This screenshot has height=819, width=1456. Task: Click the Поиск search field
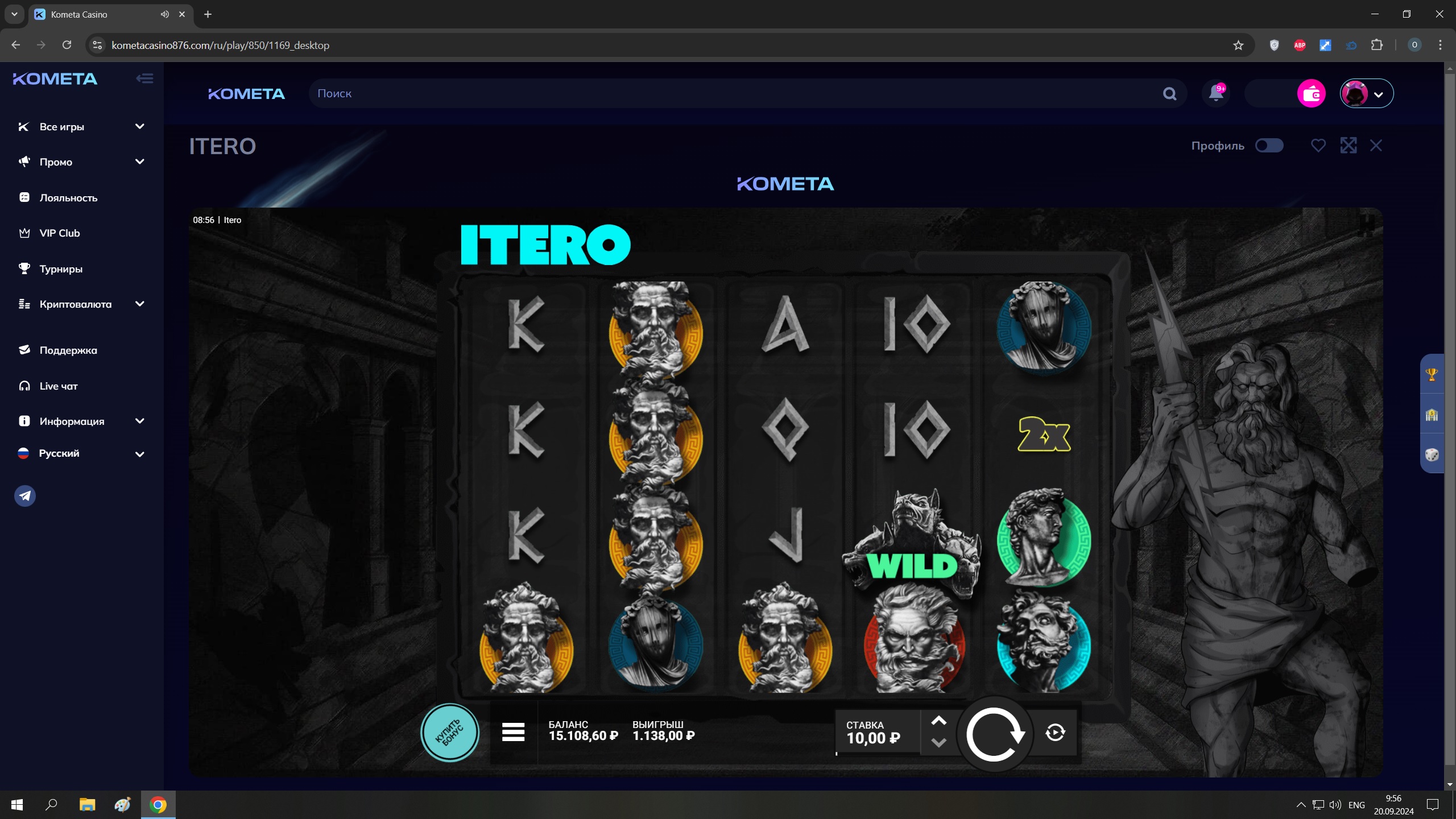coord(734,93)
